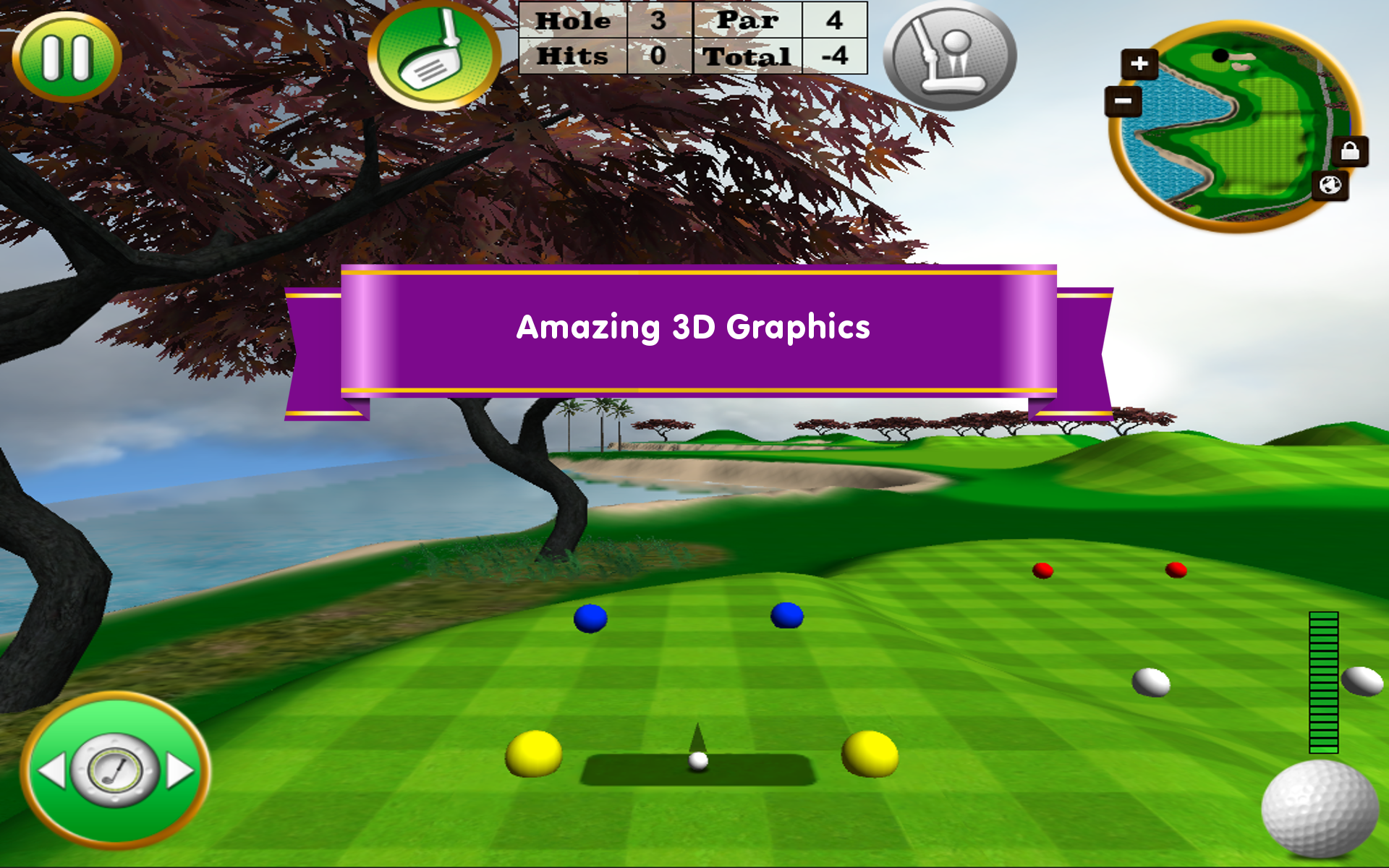This screenshot has height=868, width=1389.
Task: Click the right arrow to change clubs
Action: (179, 769)
